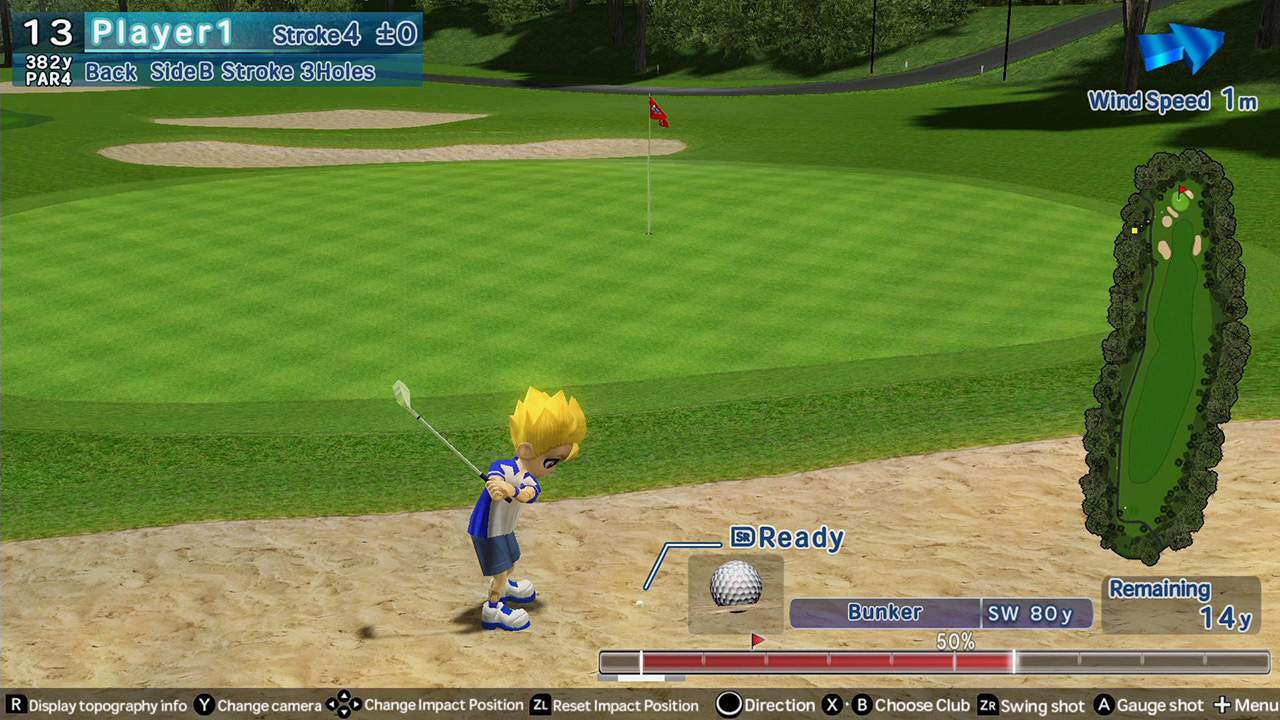Image resolution: width=1280 pixels, height=720 pixels.
Task: Toggle the Change Impact Position d-pad prompt
Action: (344, 705)
